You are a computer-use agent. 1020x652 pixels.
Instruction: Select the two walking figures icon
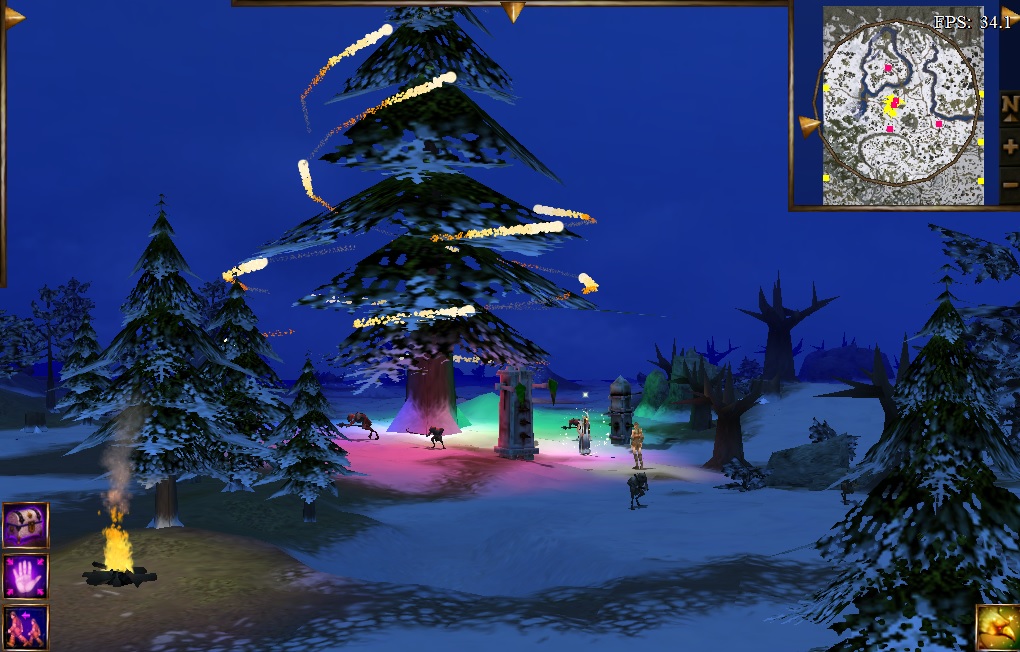[x=24, y=627]
